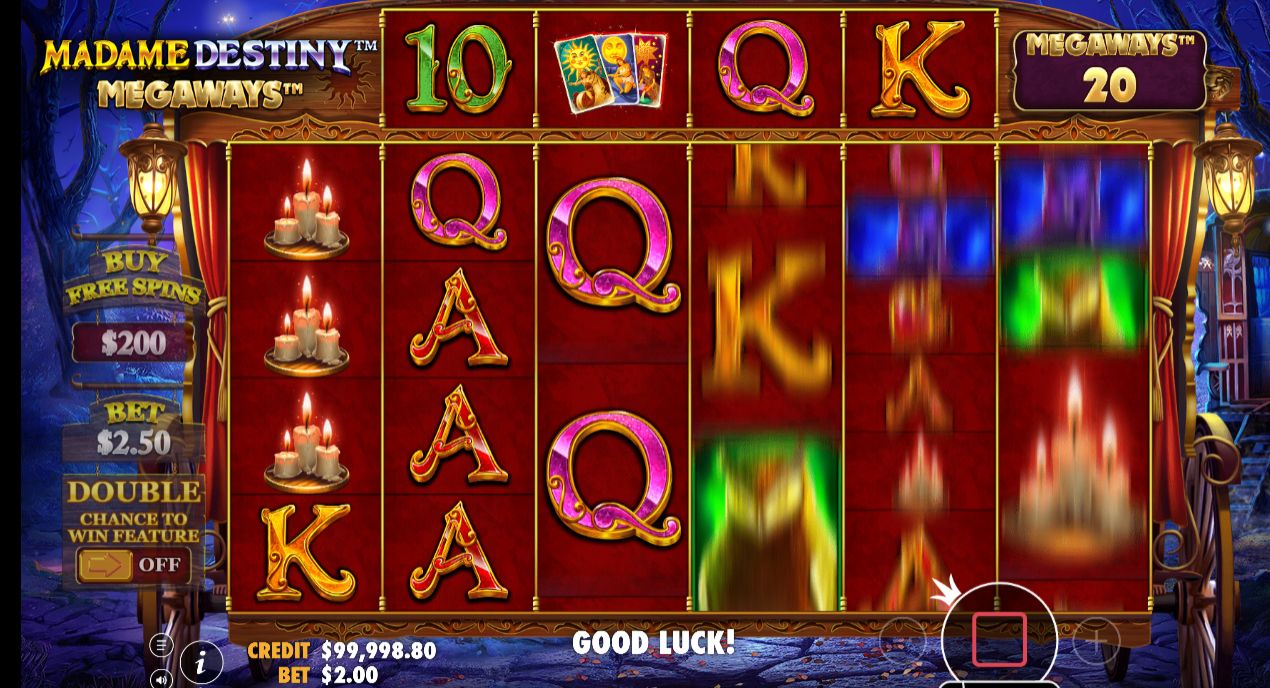
Task: Stop the spin with the red square button
Action: pyautogui.click(x=999, y=639)
